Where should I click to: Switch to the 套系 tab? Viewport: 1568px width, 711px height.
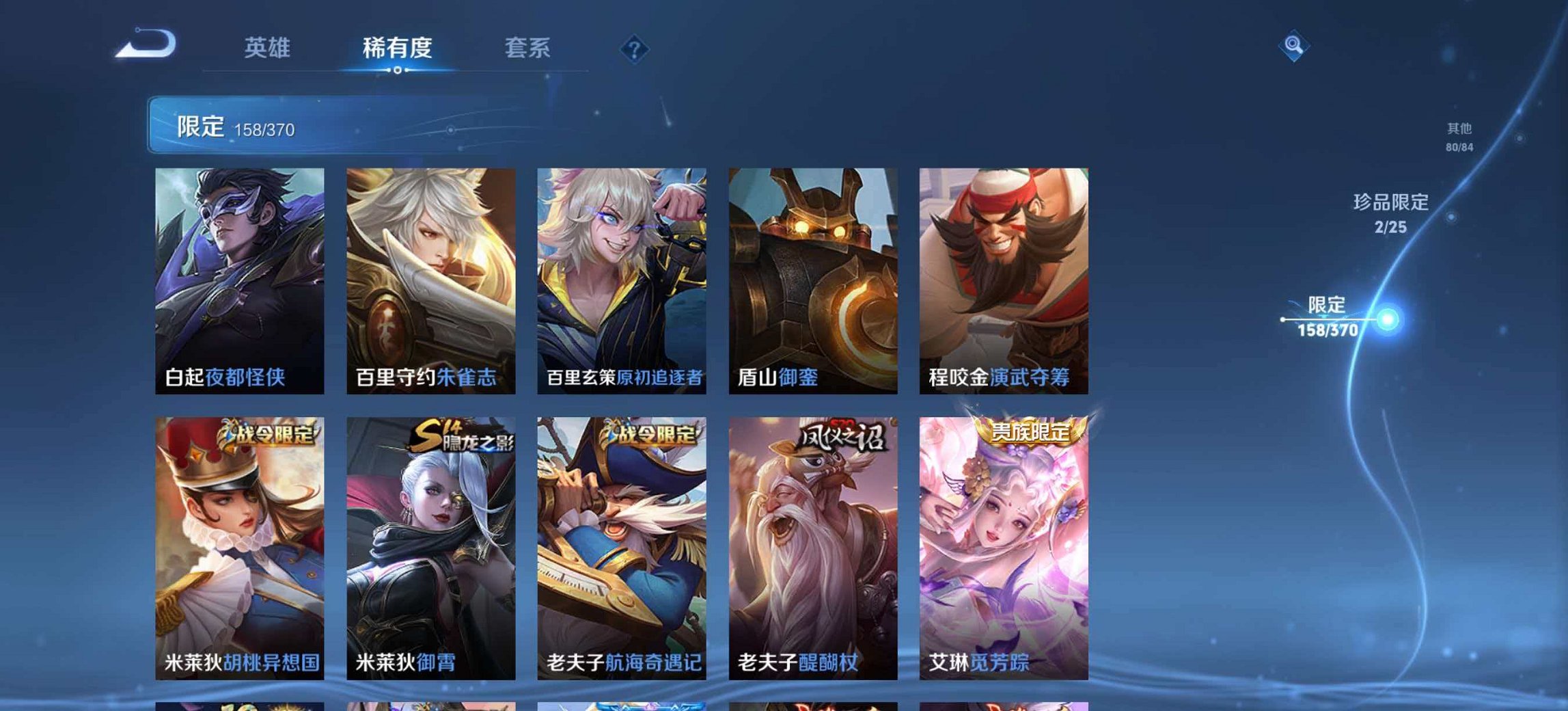(x=527, y=47)
